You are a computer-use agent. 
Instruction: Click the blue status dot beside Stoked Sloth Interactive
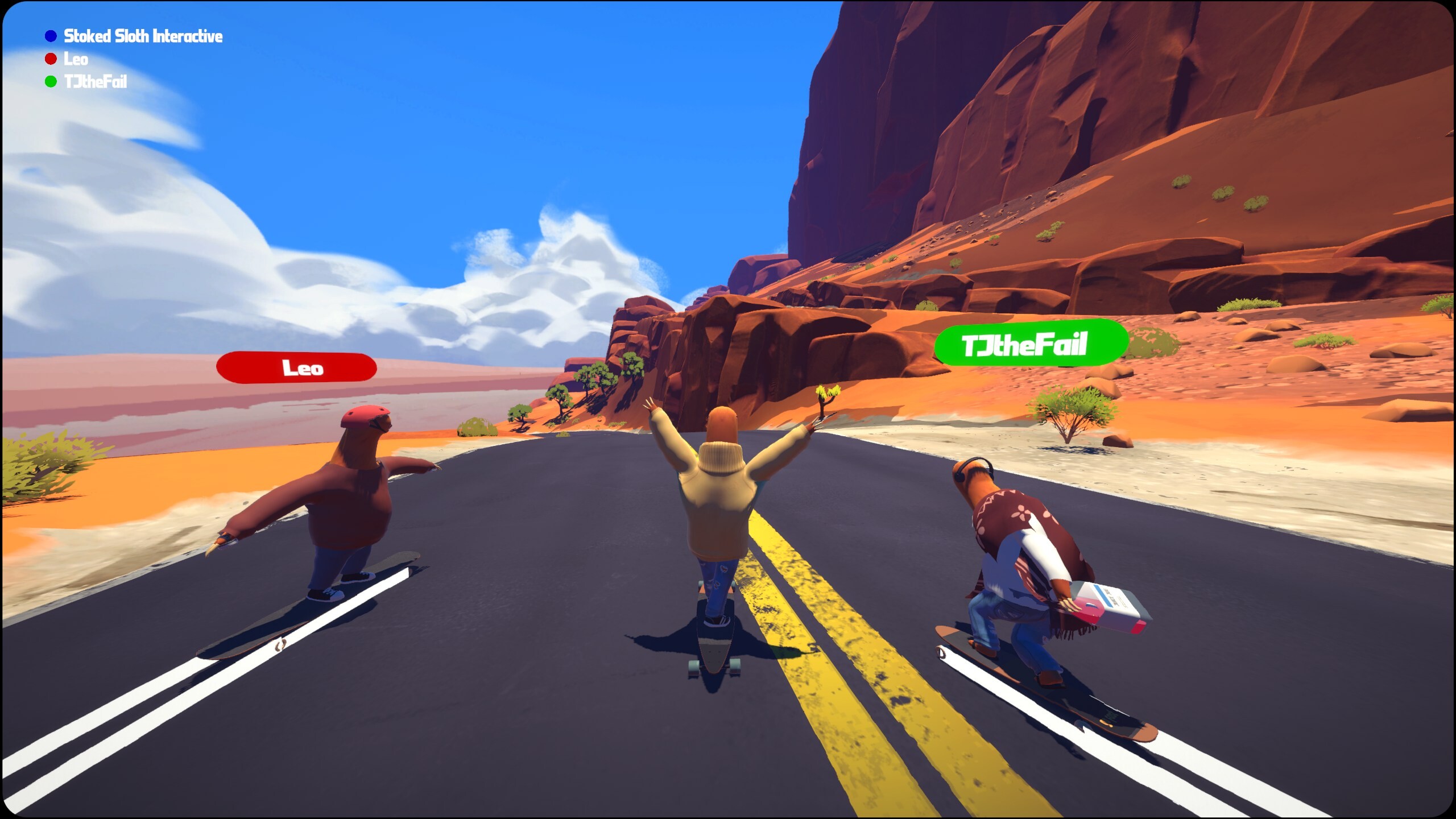[x=50, y=36]
